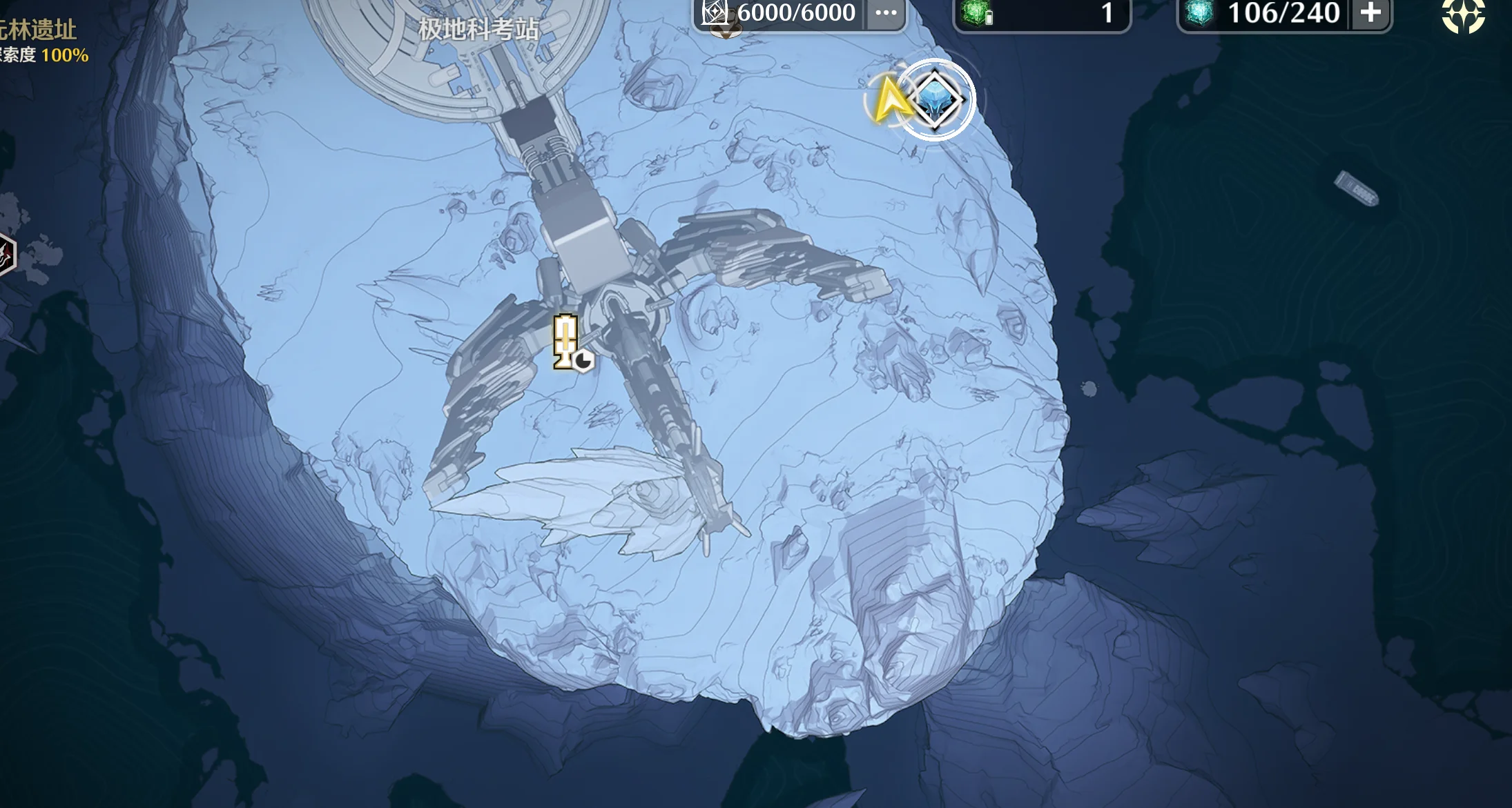Click the 极地科考站 map location label
1512x808 pixels.
coord(478,29)
